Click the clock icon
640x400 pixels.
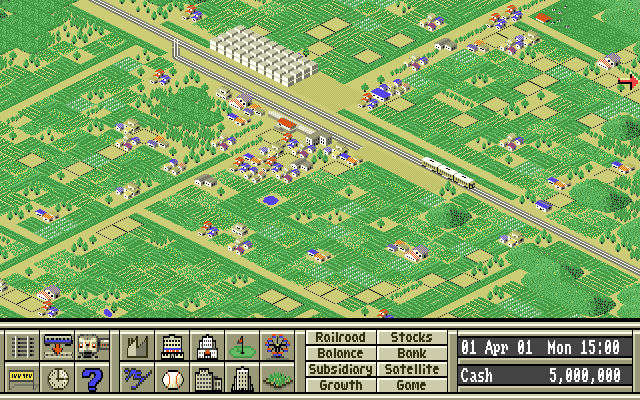[x=58, y=379]
